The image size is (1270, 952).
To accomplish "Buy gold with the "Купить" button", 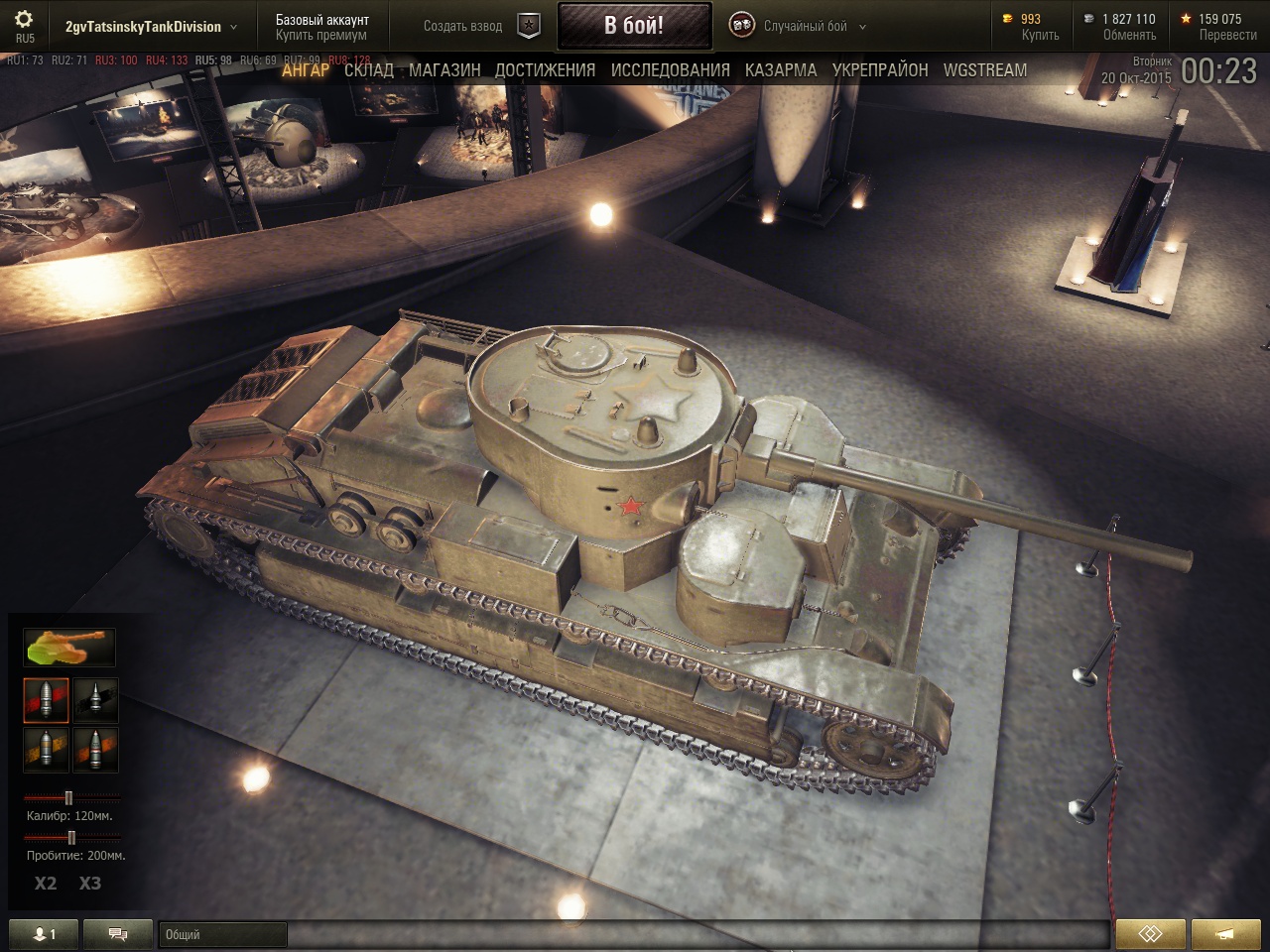I will pos(1040,36).
